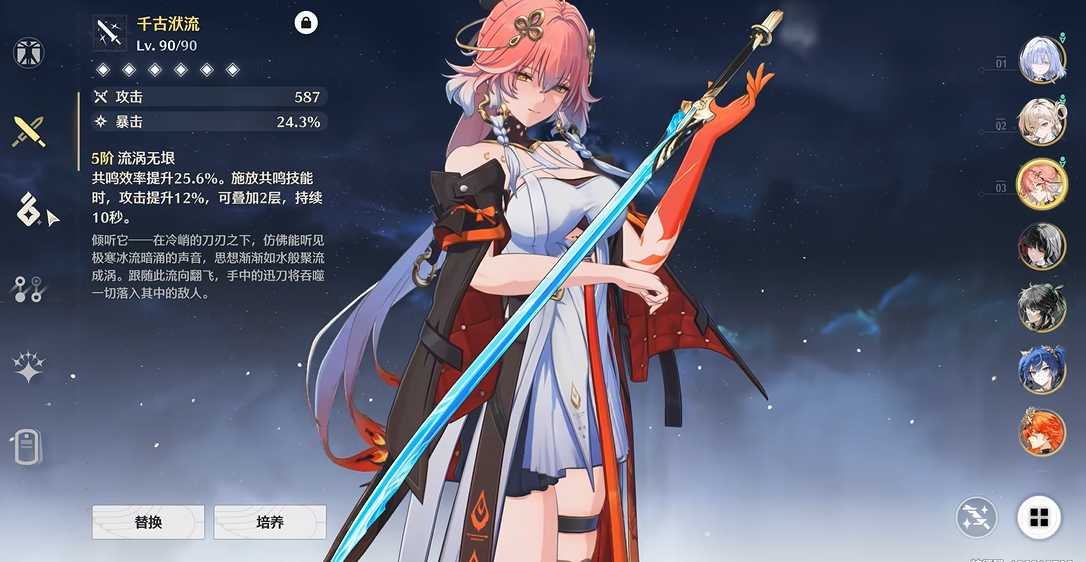Choose the orange-haired character portrait

coord(1042,432)
